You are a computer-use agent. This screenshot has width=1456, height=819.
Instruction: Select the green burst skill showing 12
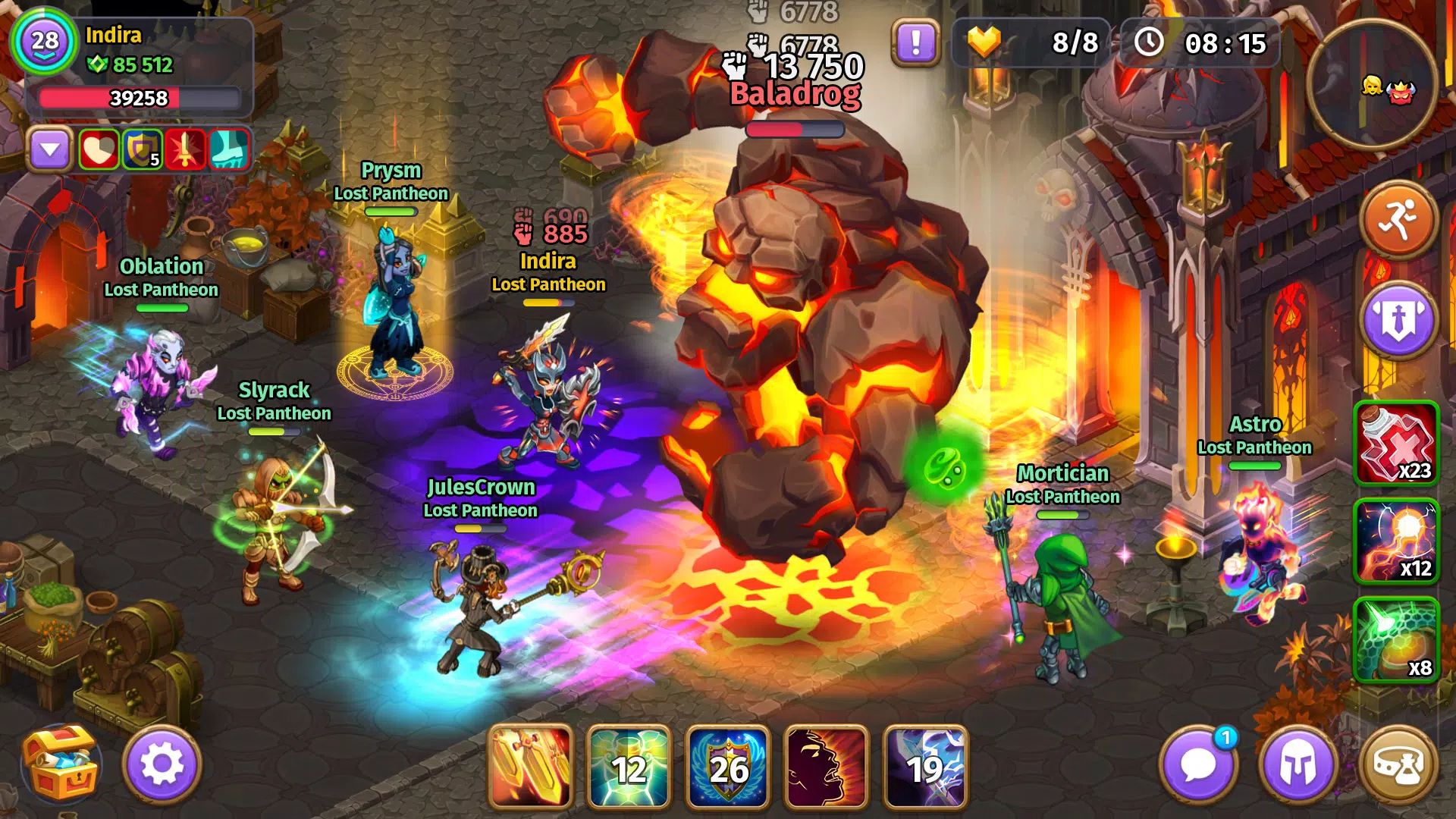[x=629, y=766]
